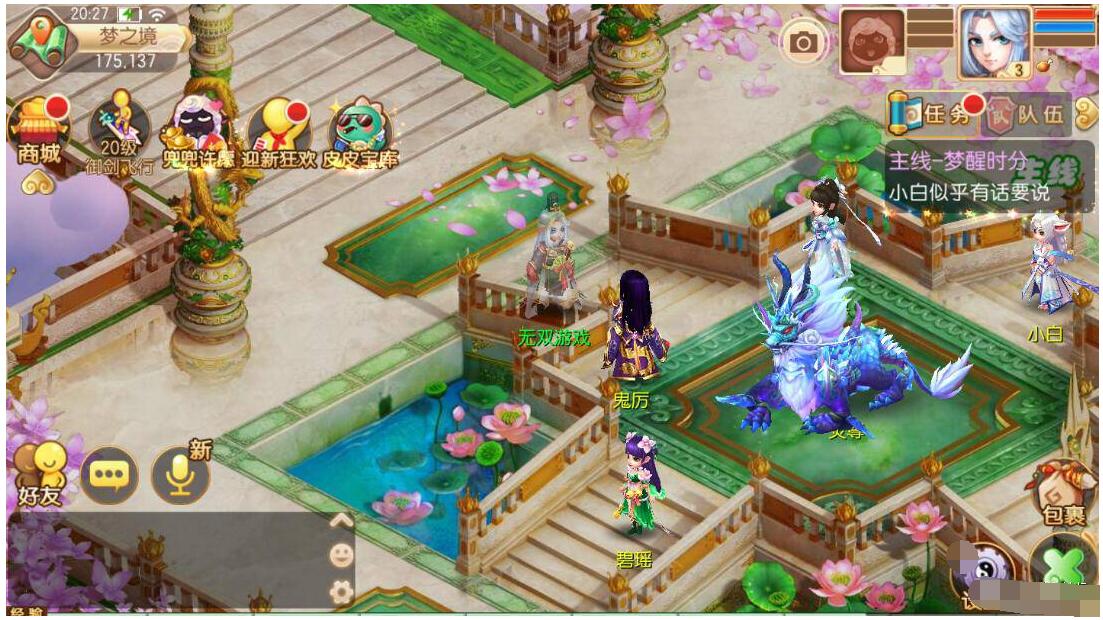1103x620 pixels.
Task: Open the 梦之境 map scroll icon
Action: tap(42, 40)
